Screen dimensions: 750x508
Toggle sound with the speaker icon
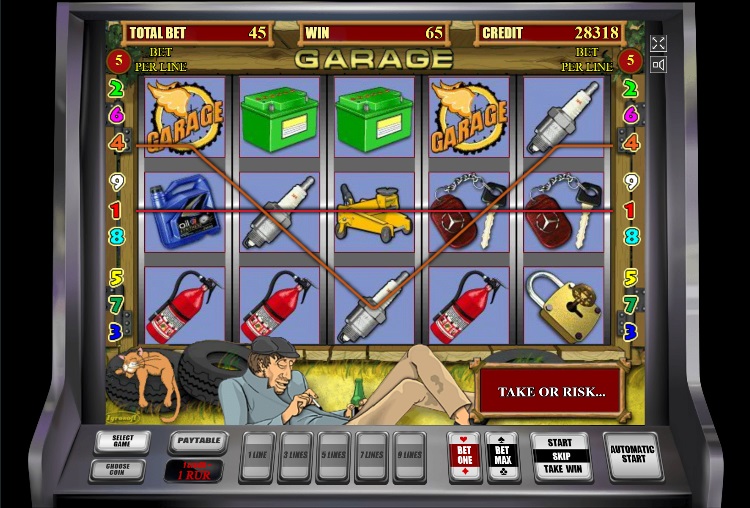click(658, 65)
